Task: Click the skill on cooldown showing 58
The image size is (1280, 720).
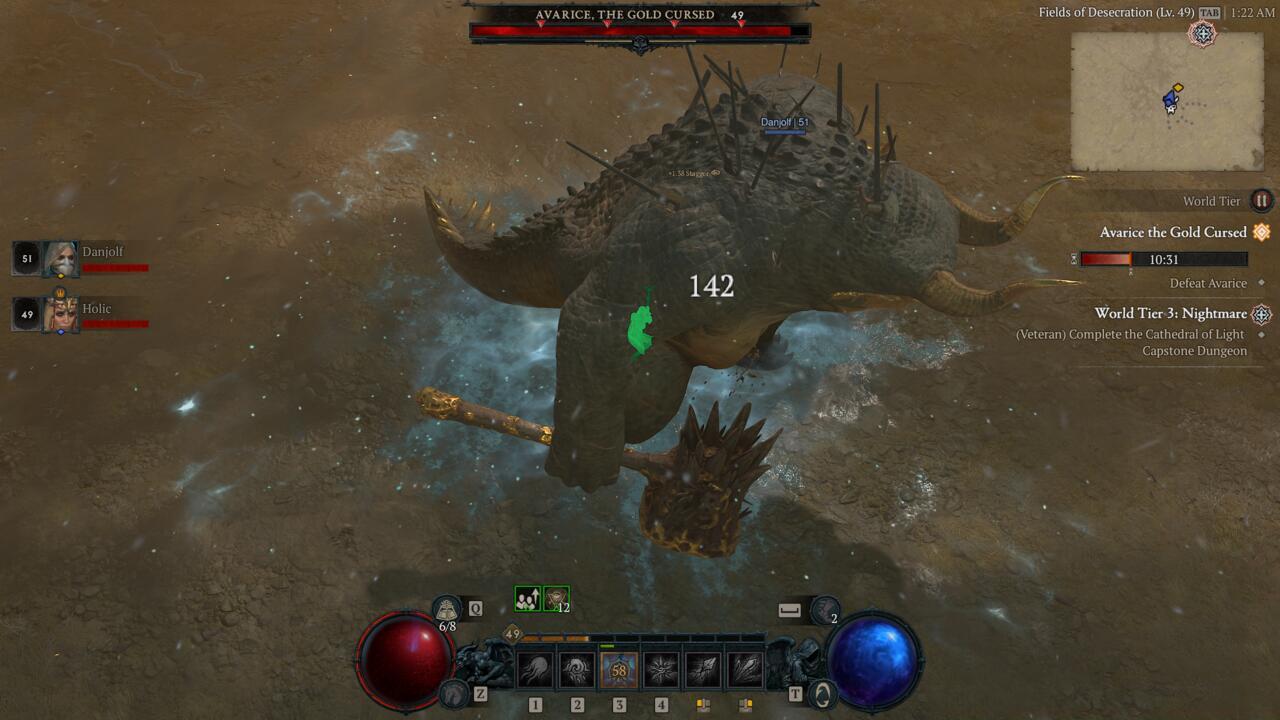Action: point(619,669)
